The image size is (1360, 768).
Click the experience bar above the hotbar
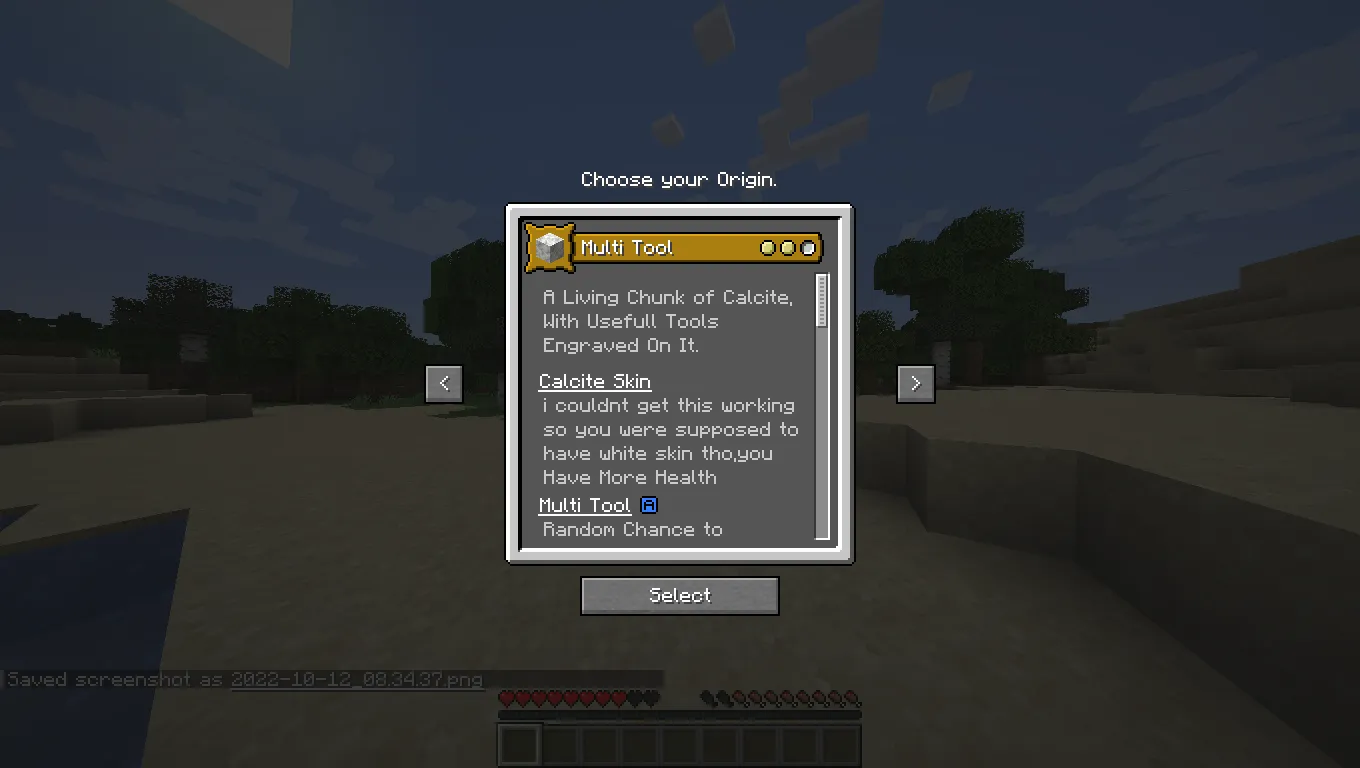(680, 713)
